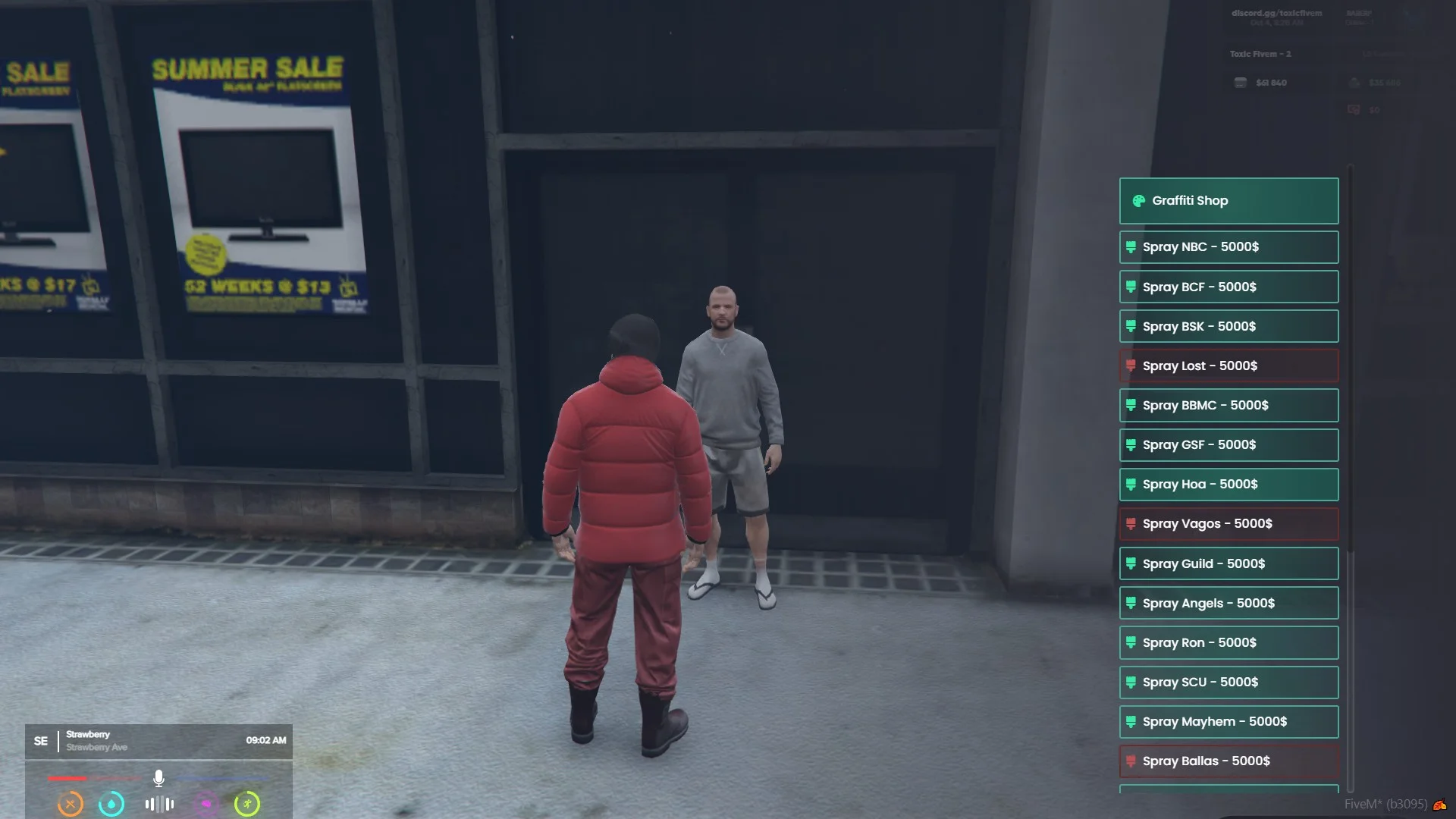Purchase the Spray Guild graffiti

coord(1228,563)
